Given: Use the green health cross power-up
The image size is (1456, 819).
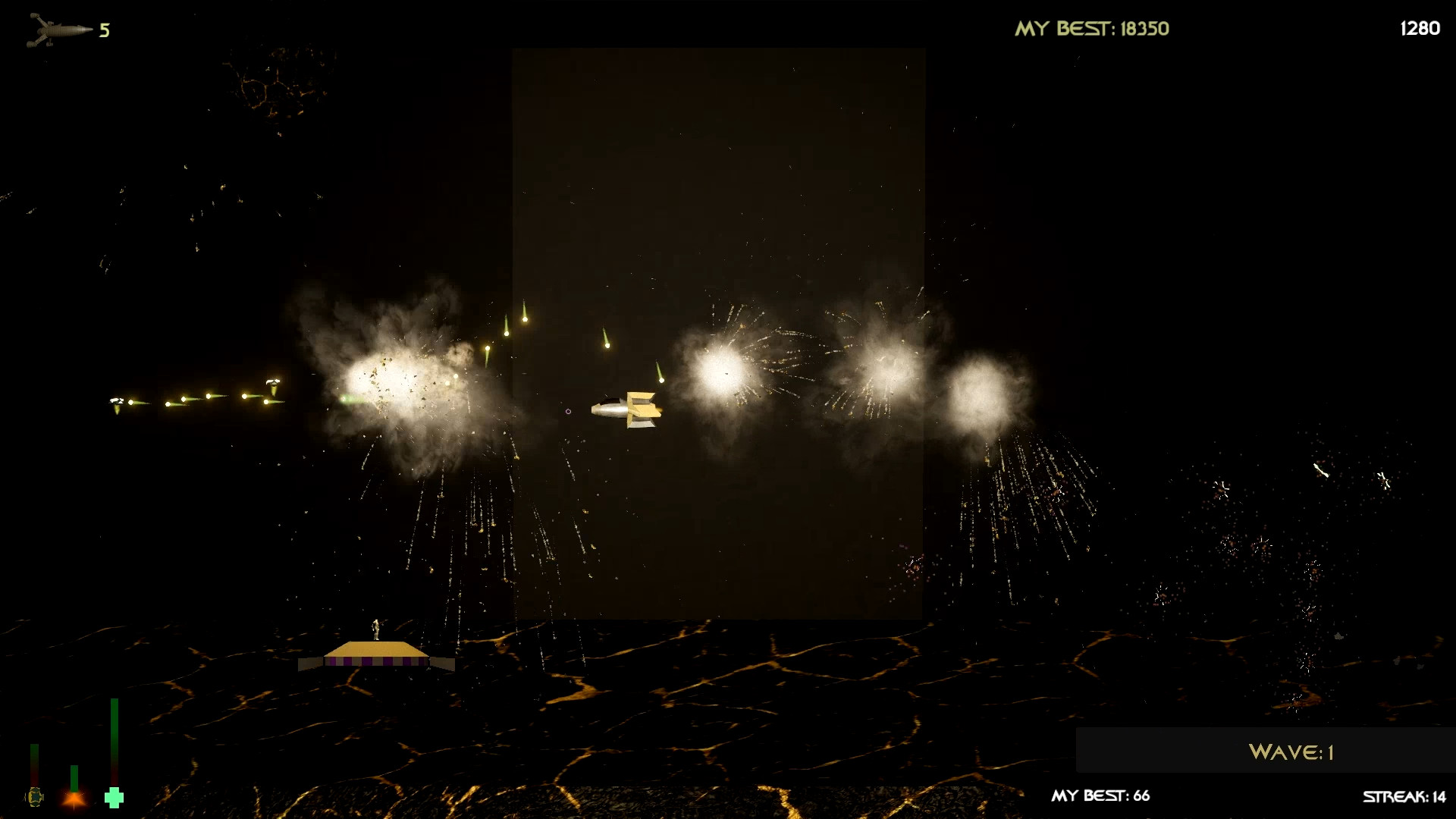Looking at the screenshot, I should point(114,798).
